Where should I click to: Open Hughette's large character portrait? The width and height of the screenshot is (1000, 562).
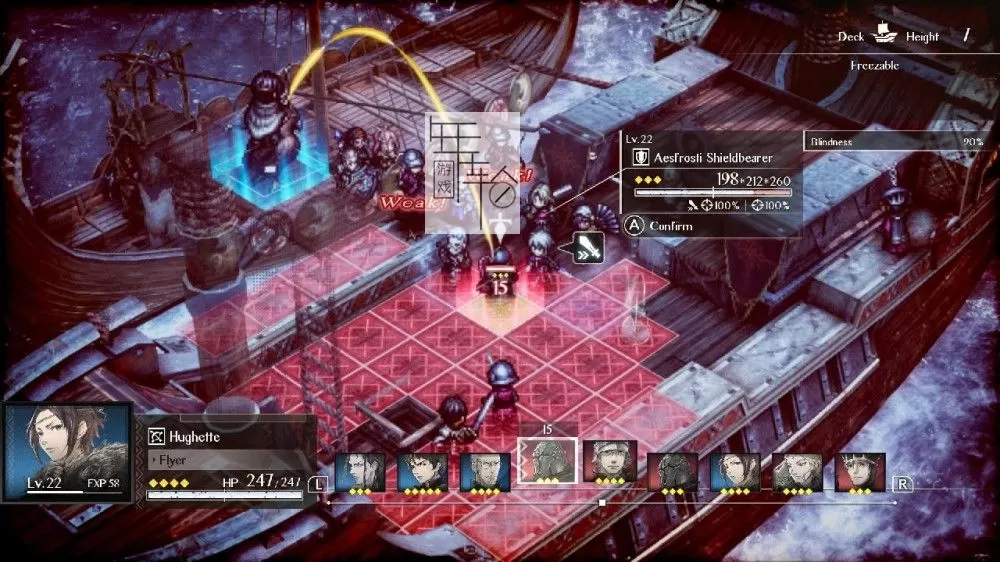[x=66, y=452]
